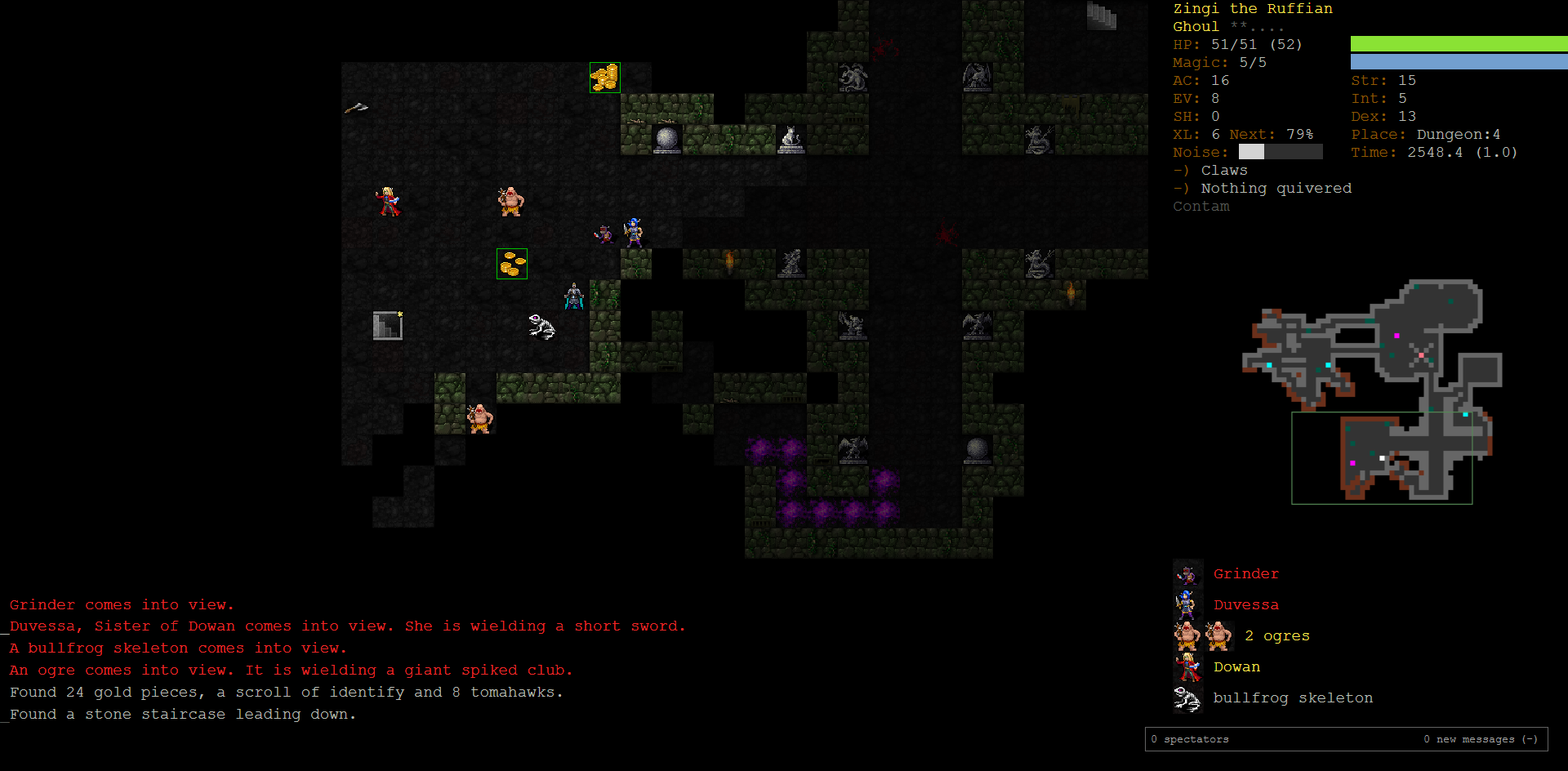Toggle the chat panel minimize button
The height and width of the screenshot is (771, 1568).
pyautogui.click(x=1530, y=739)
